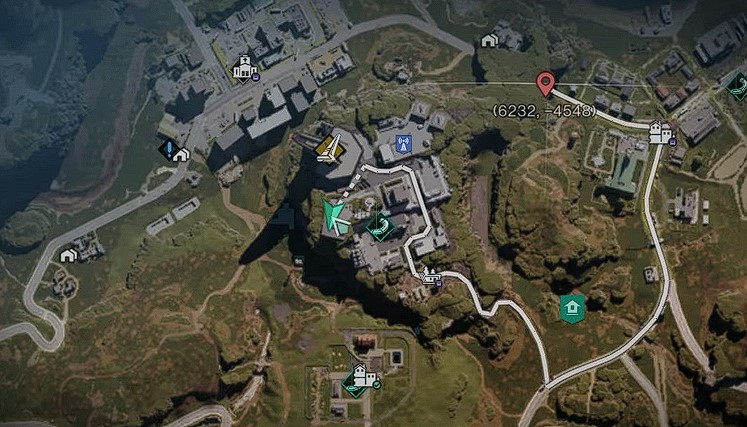The width and height of the screenshot is (747, 427).
Task: Select the blue radio tower marker
Action: 403,144
